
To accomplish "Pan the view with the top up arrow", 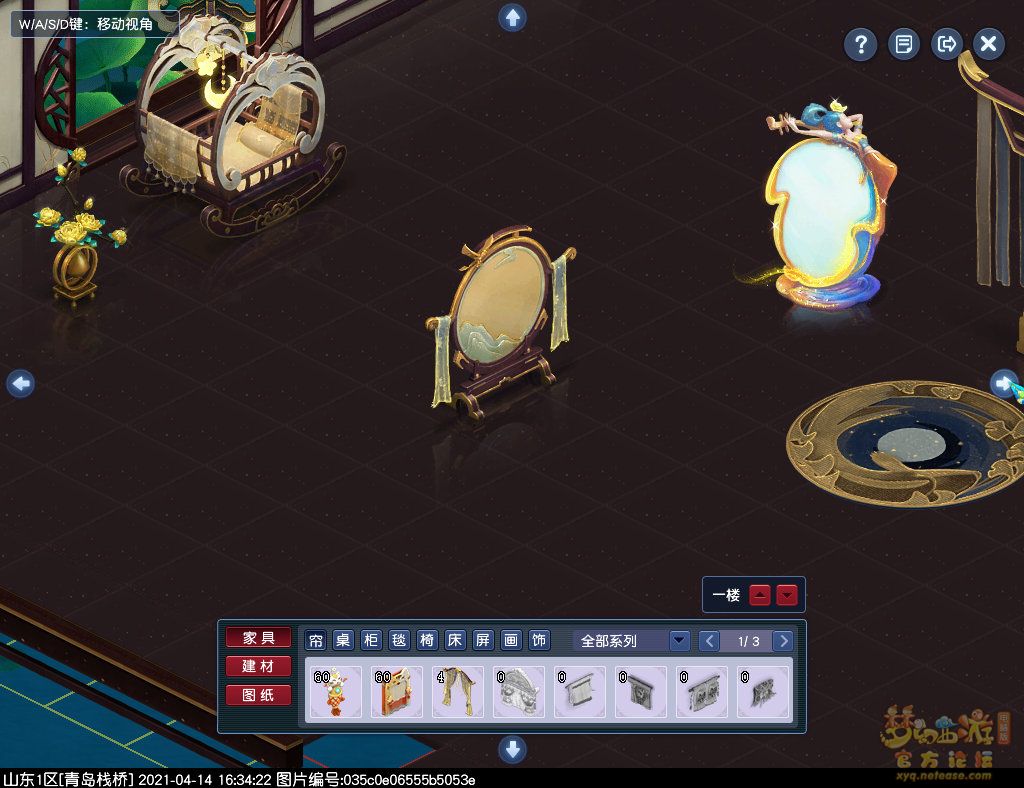I will point(512,17).
